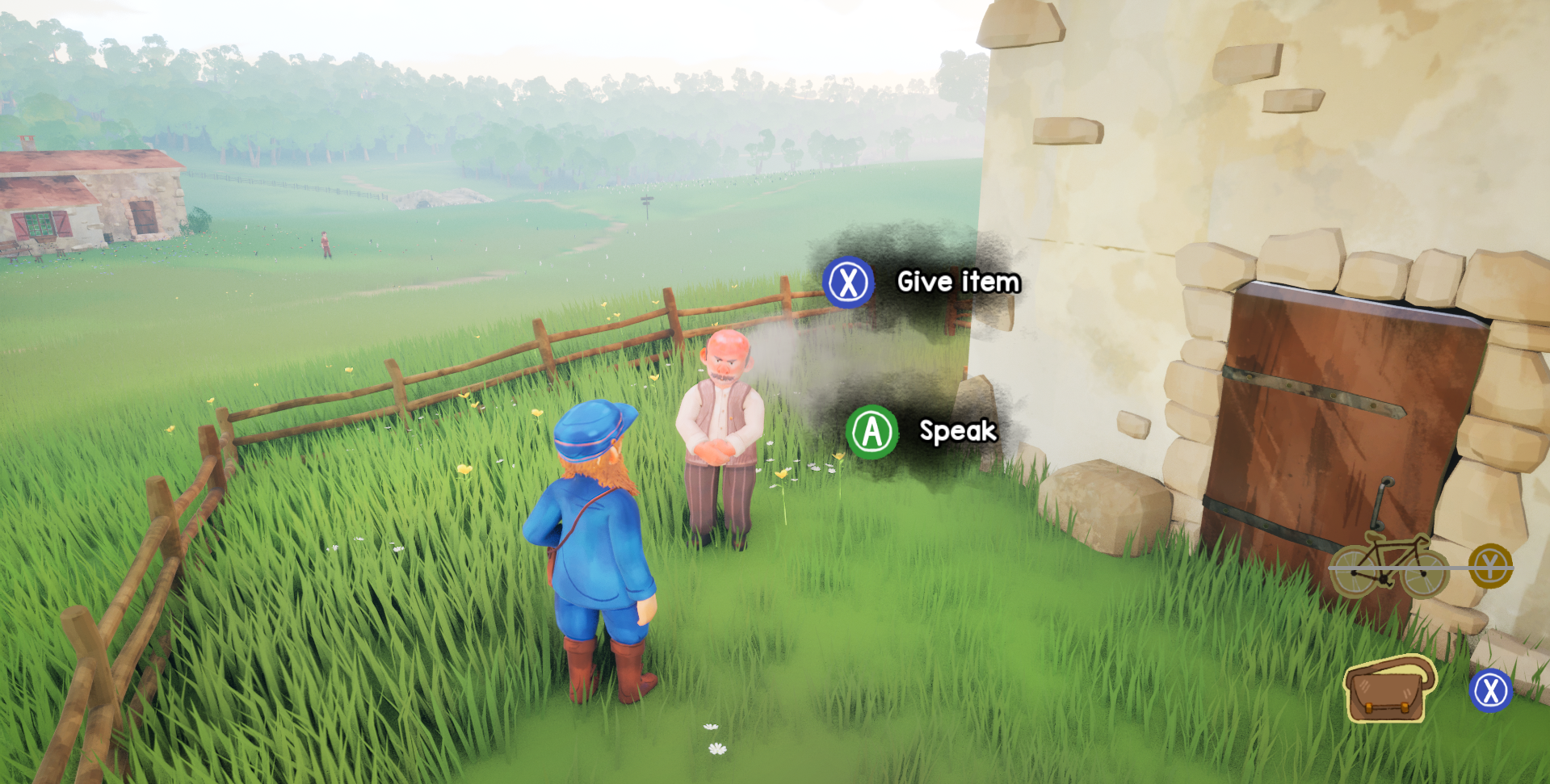This screenshot has width=1550, height=784.
Task: Click the blue X button beside Give item
Action: click(x=848, y=283)
